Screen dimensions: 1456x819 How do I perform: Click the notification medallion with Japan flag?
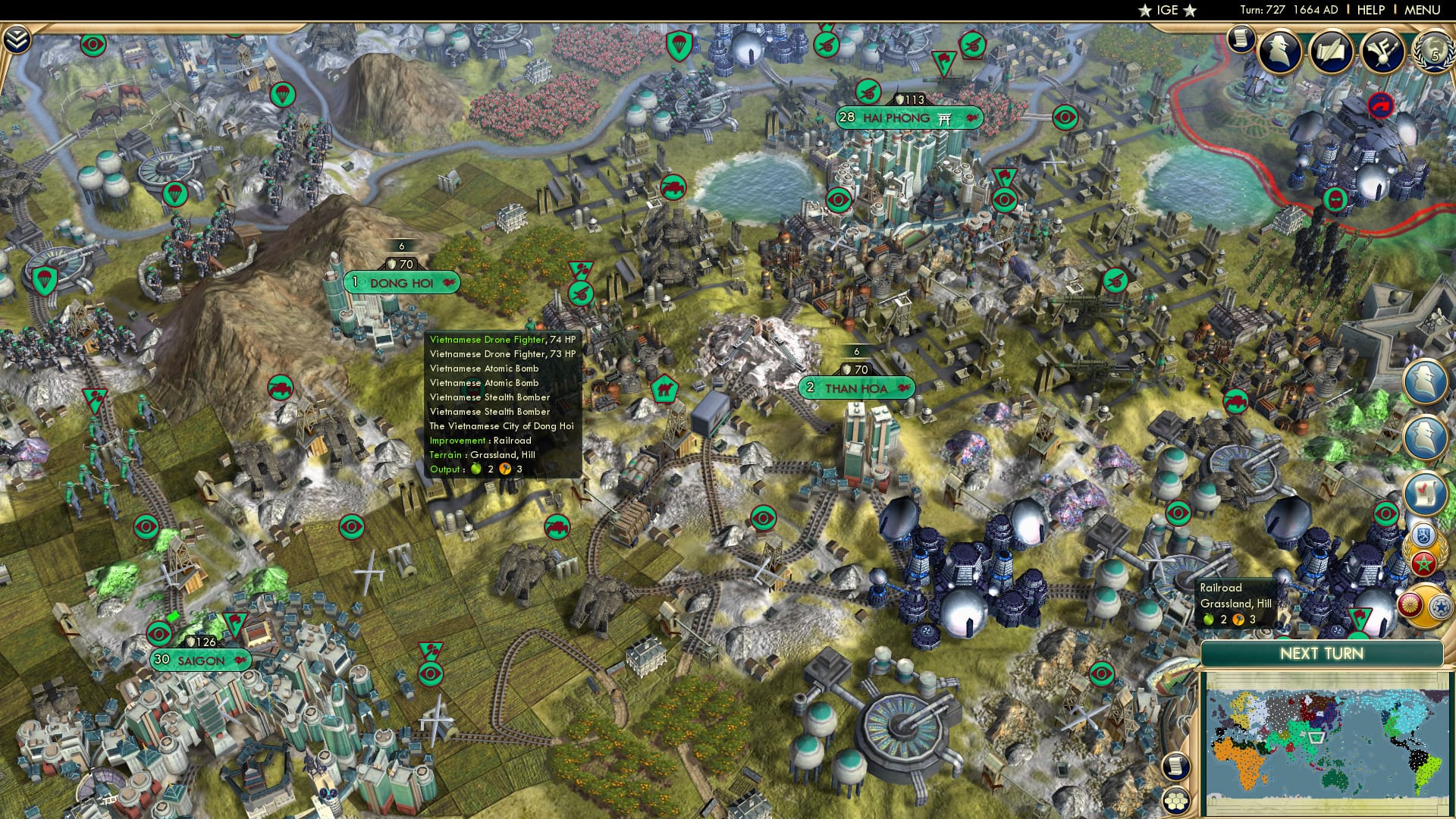click(1411, 605)
